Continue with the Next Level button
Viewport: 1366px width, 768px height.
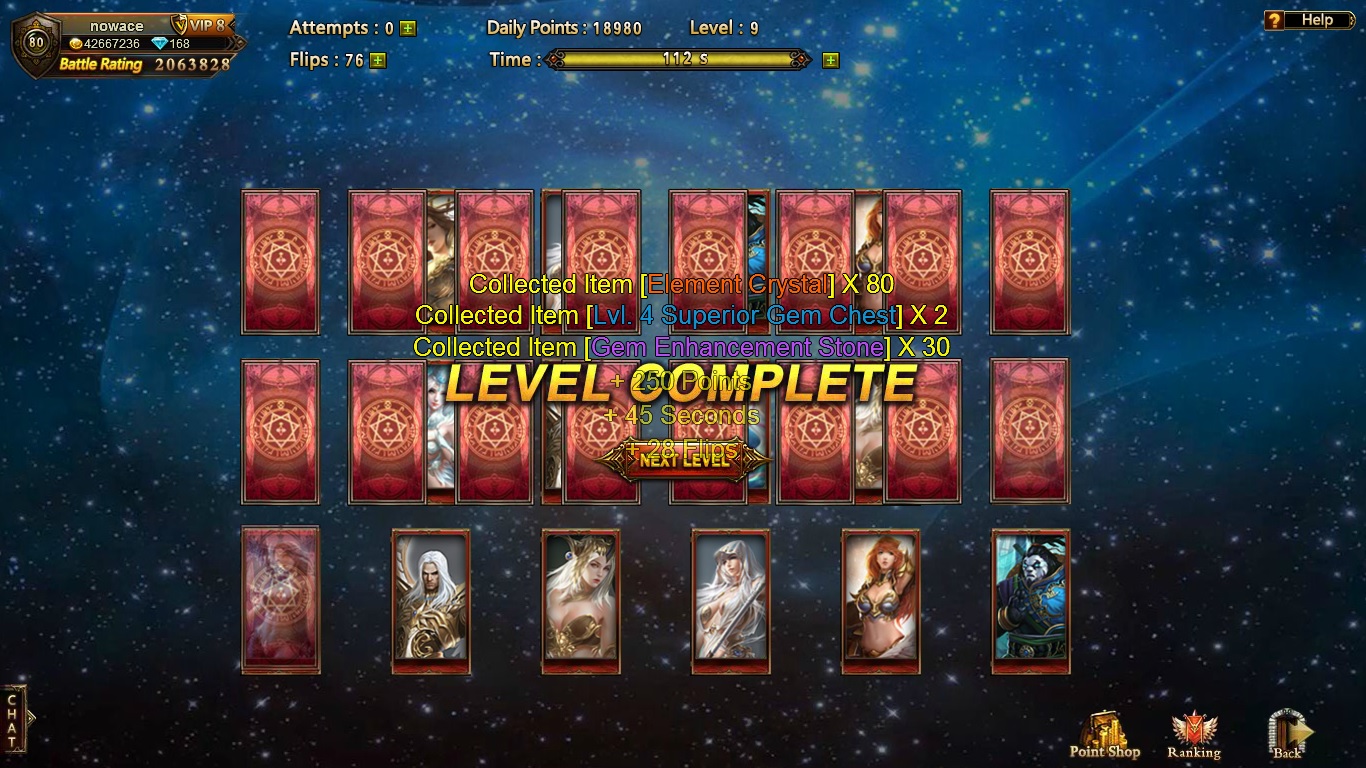pos(684,460)
